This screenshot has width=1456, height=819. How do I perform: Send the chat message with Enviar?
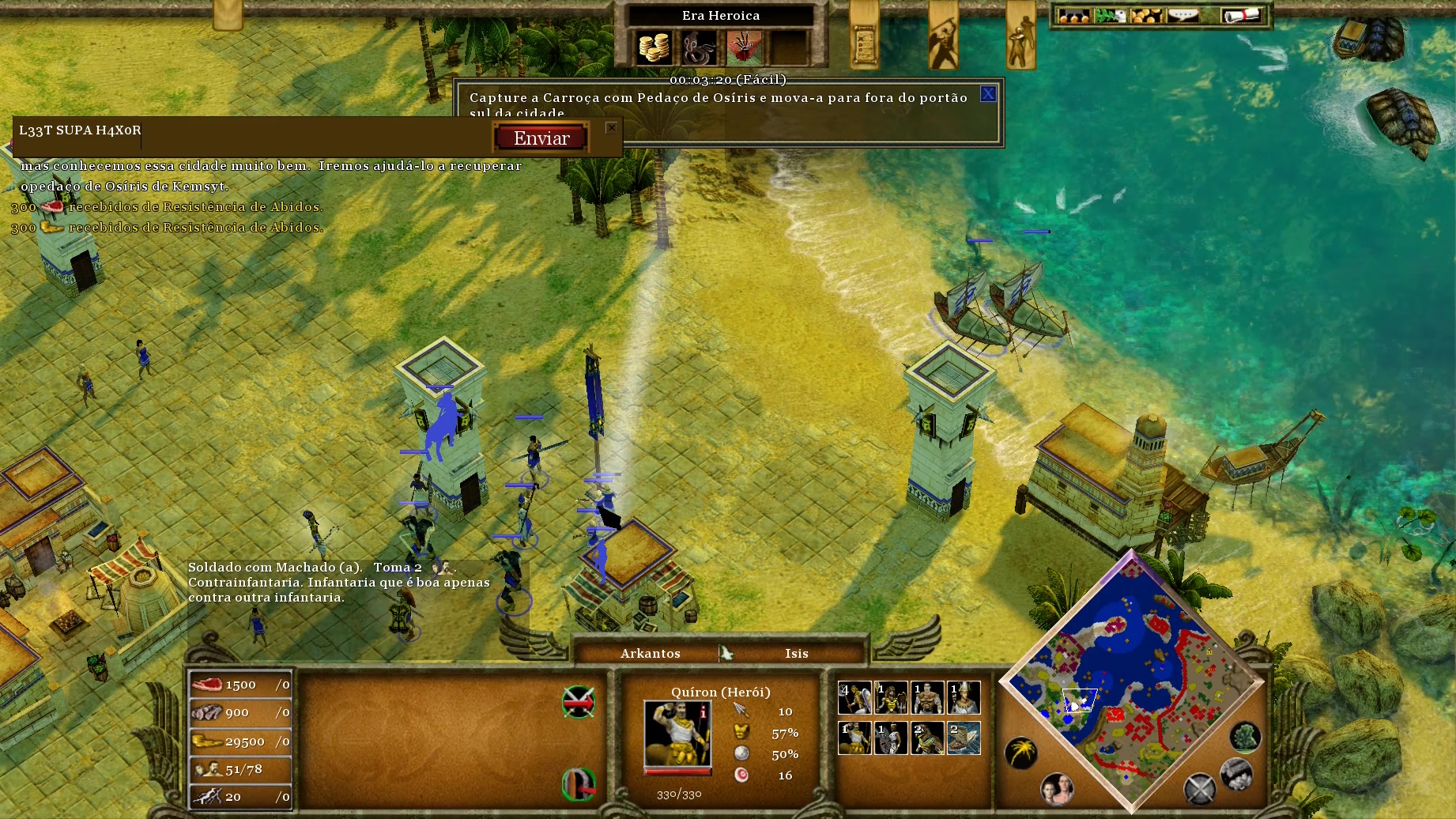point(541,138)
